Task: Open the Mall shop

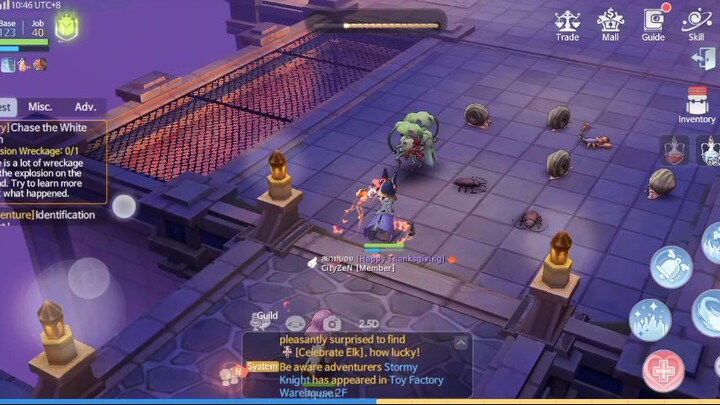Action: (610, 24)
